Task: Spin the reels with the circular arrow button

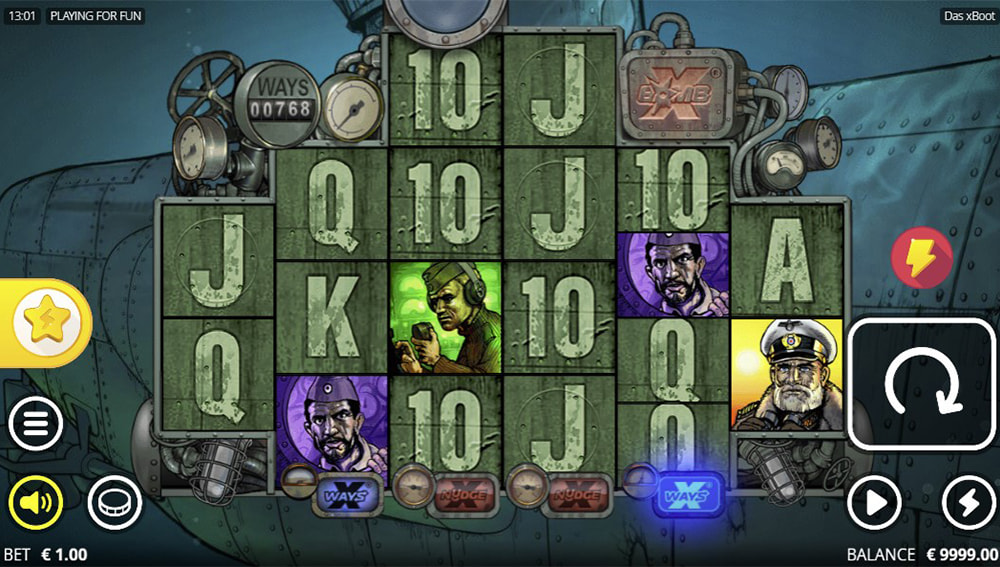Action: coord(922,384)
